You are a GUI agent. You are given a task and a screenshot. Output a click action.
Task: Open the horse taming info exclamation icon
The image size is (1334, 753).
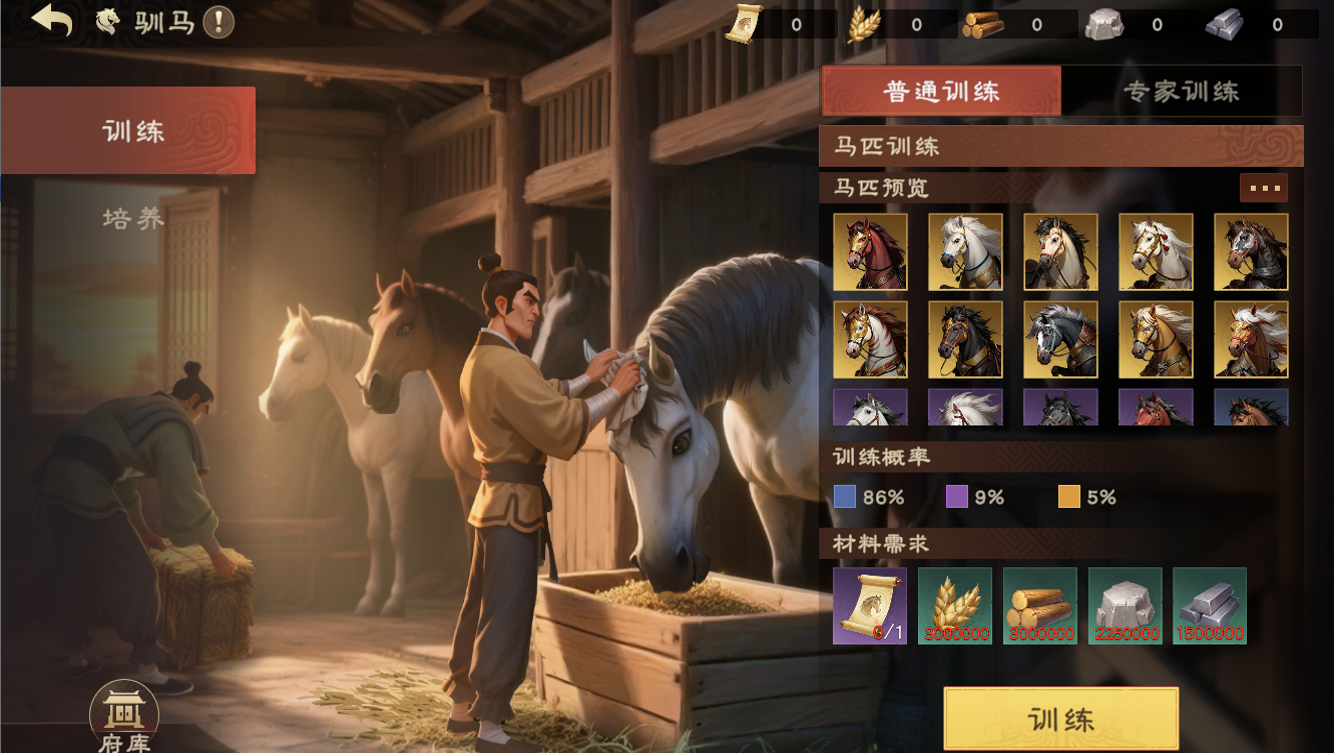[218, 22]
